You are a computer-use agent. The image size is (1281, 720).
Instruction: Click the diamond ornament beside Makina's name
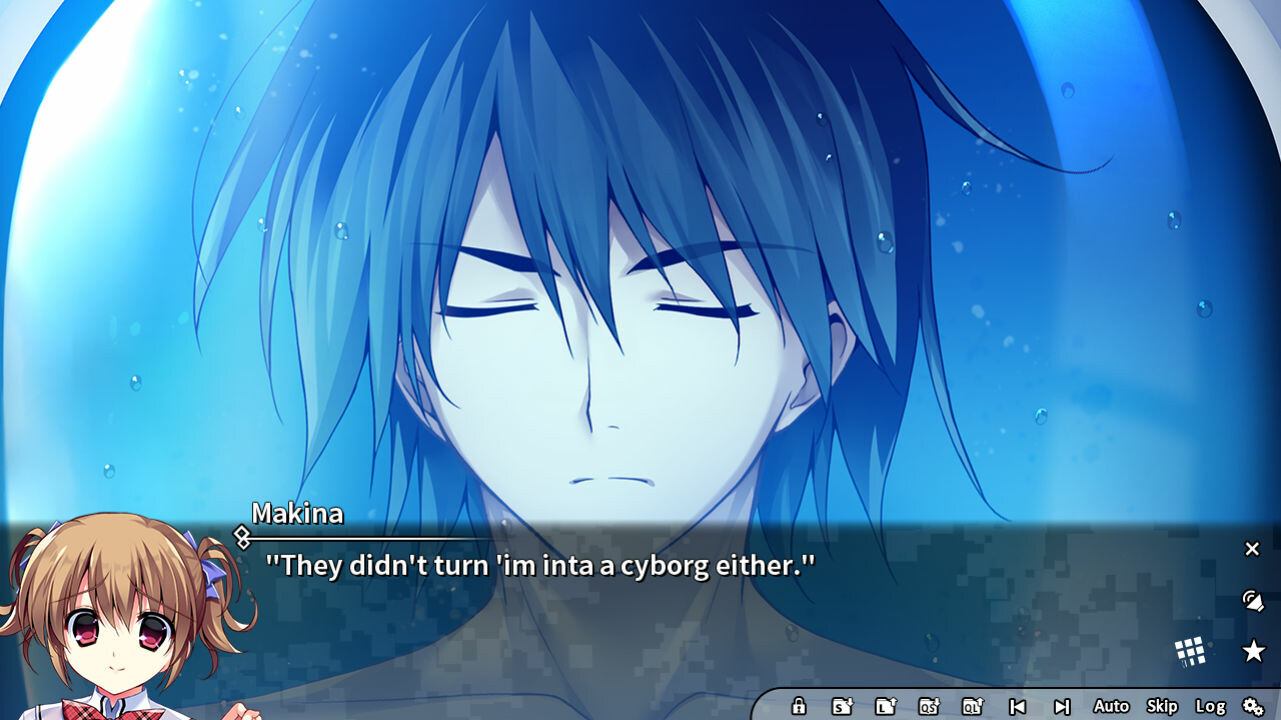(x=243, y=536)
